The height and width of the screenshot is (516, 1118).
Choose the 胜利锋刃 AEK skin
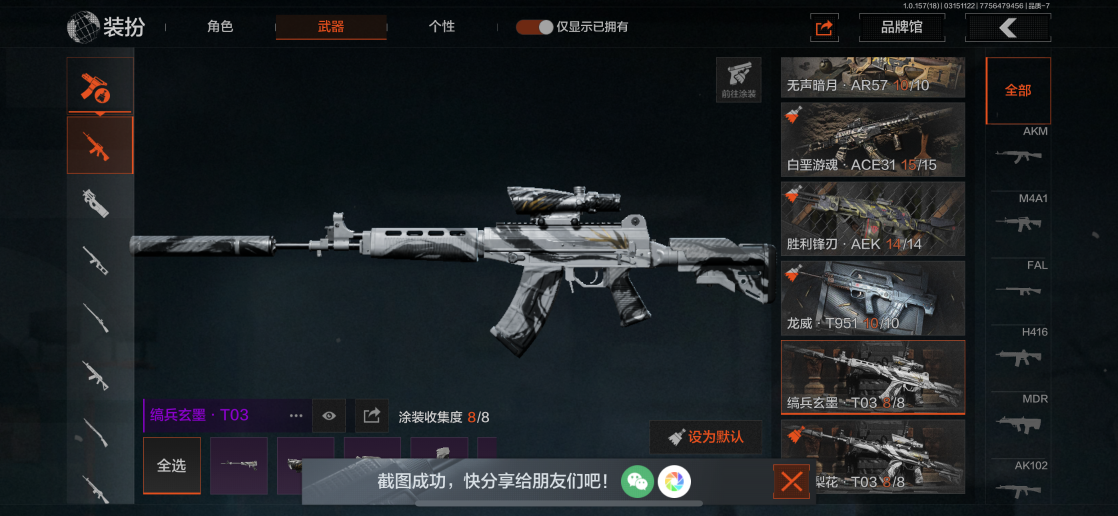click(872, 217)
